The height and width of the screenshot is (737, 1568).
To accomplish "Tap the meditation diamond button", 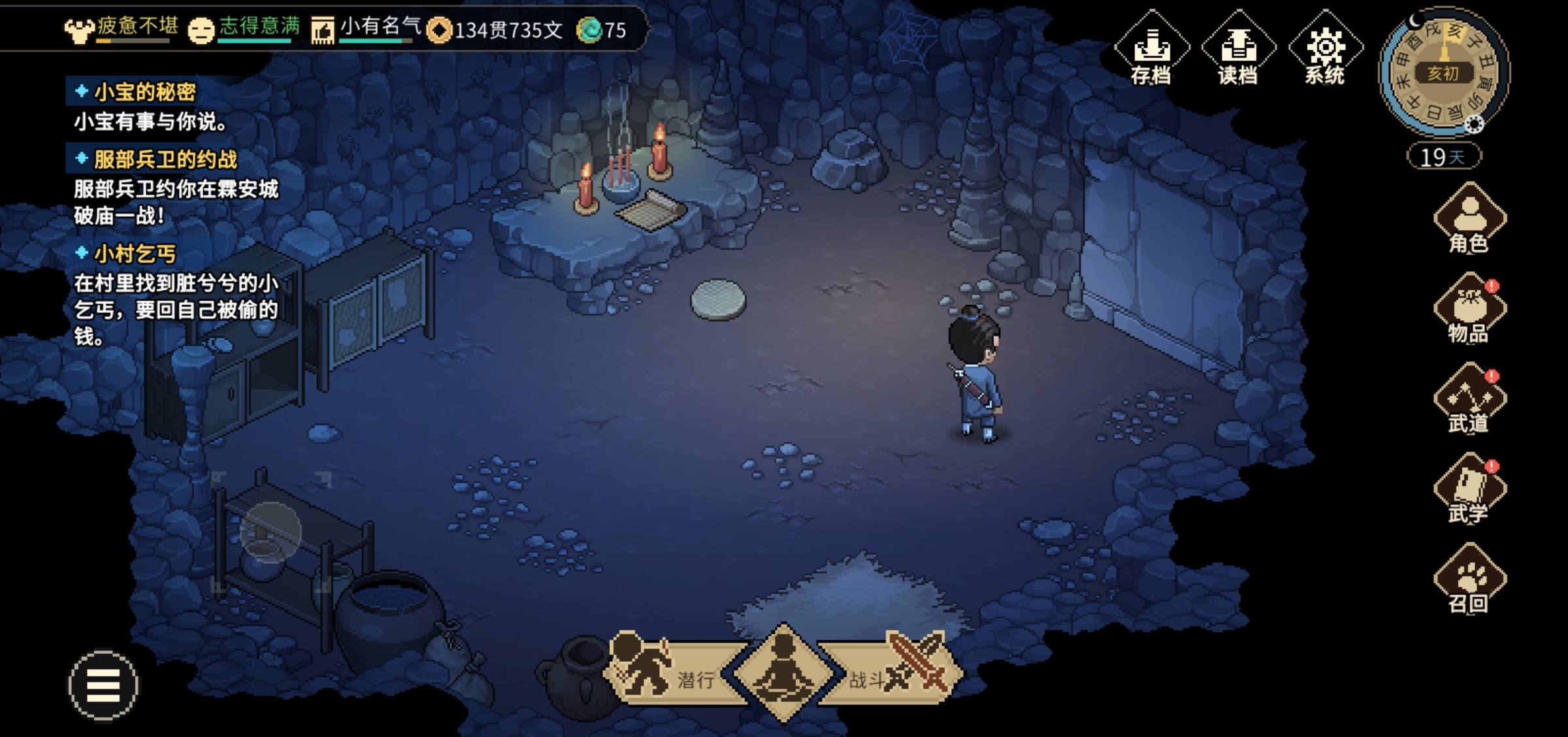I will tap(783, 673).
